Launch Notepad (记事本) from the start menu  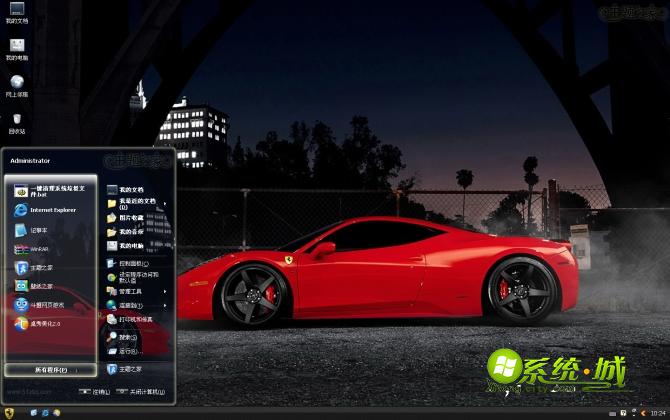click(40, 230)
